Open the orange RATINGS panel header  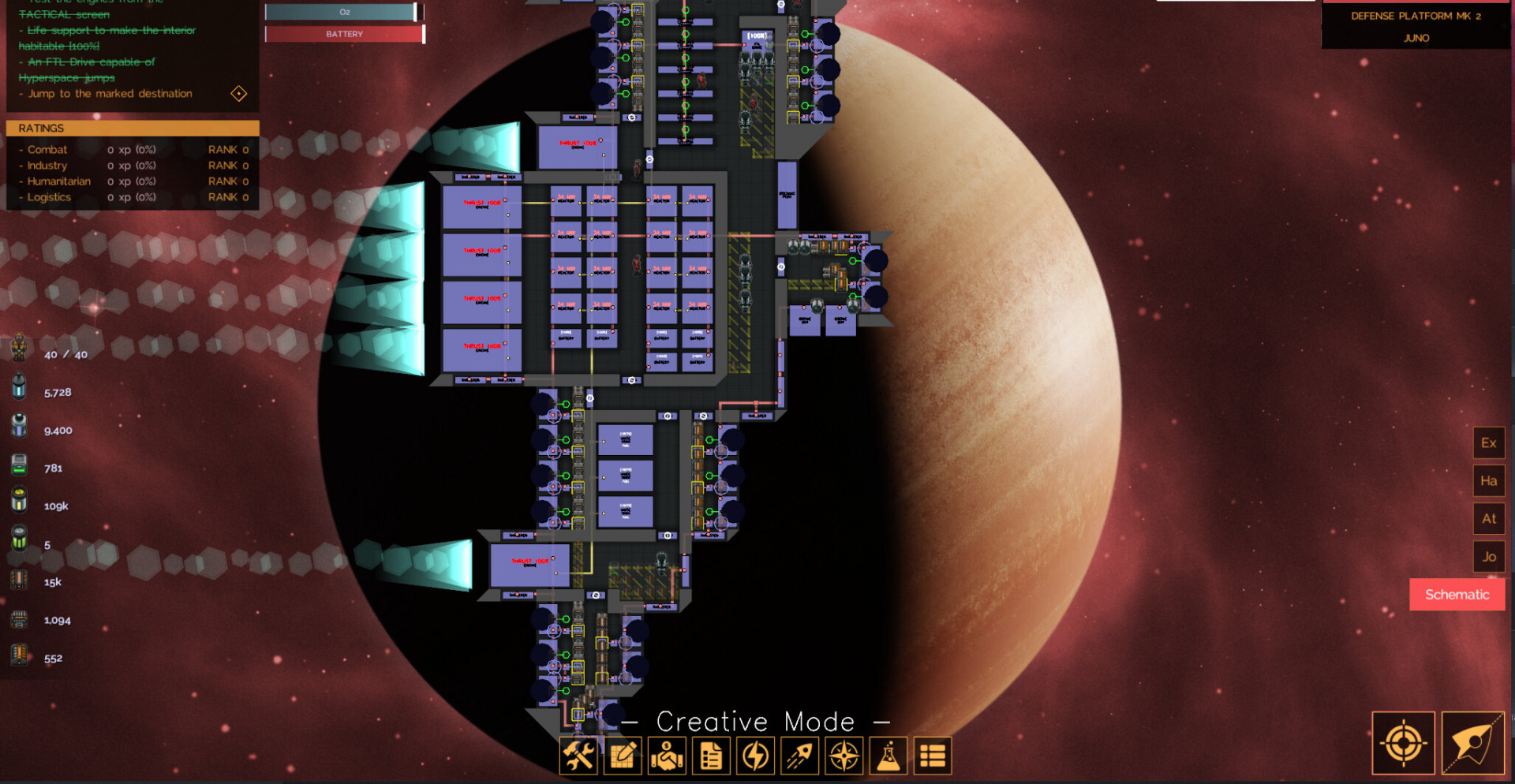[x=133, y=128]
